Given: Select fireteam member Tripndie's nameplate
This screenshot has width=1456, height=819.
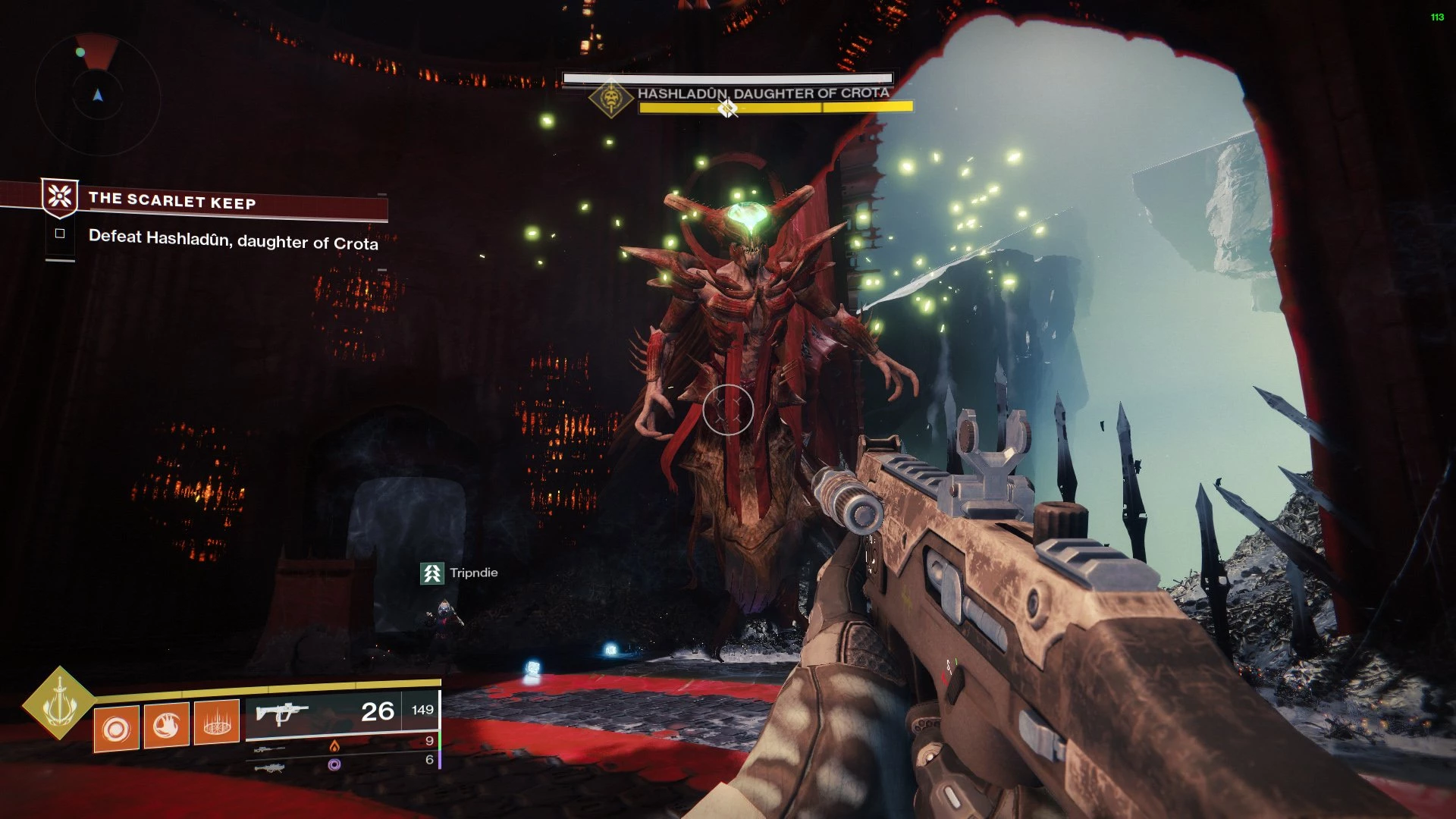Looking at the screenshot, I should (x=460, y=573).
